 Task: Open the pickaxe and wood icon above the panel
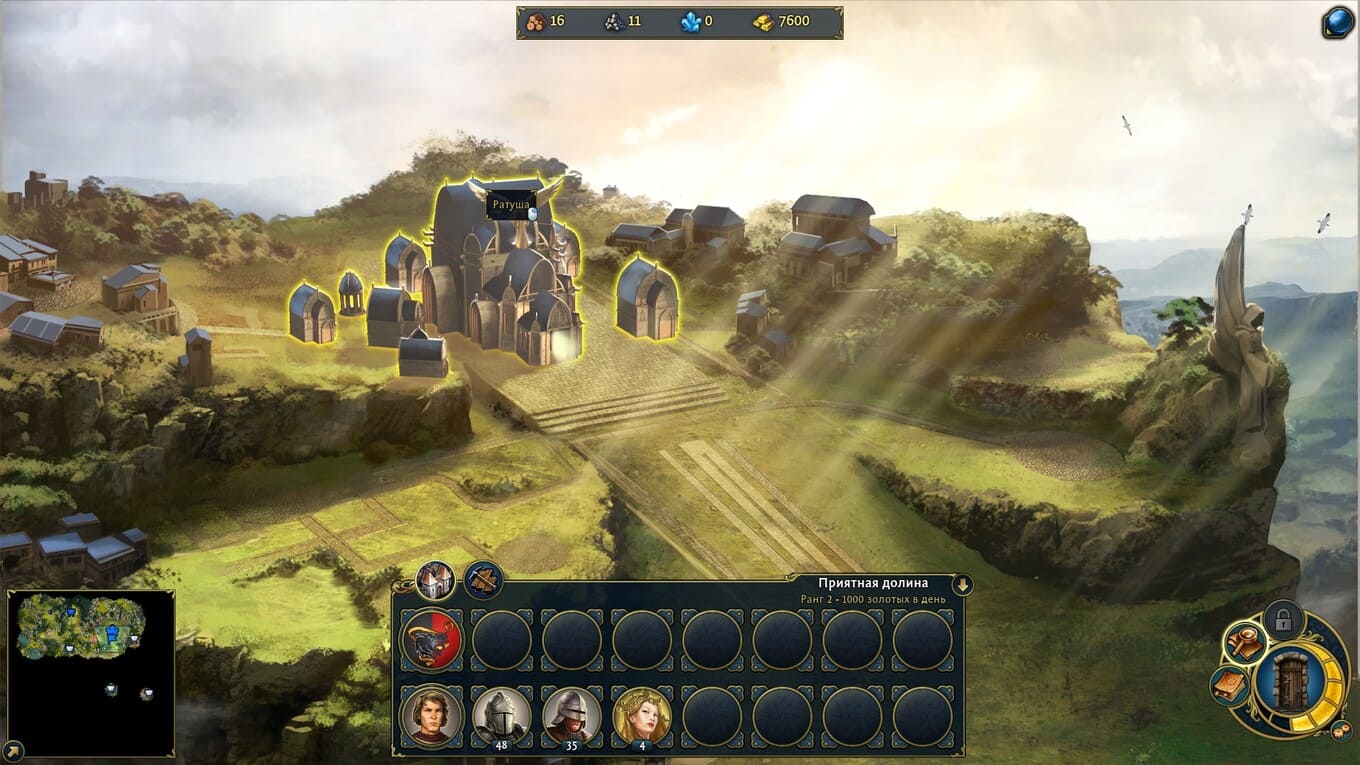click(483, 580)
